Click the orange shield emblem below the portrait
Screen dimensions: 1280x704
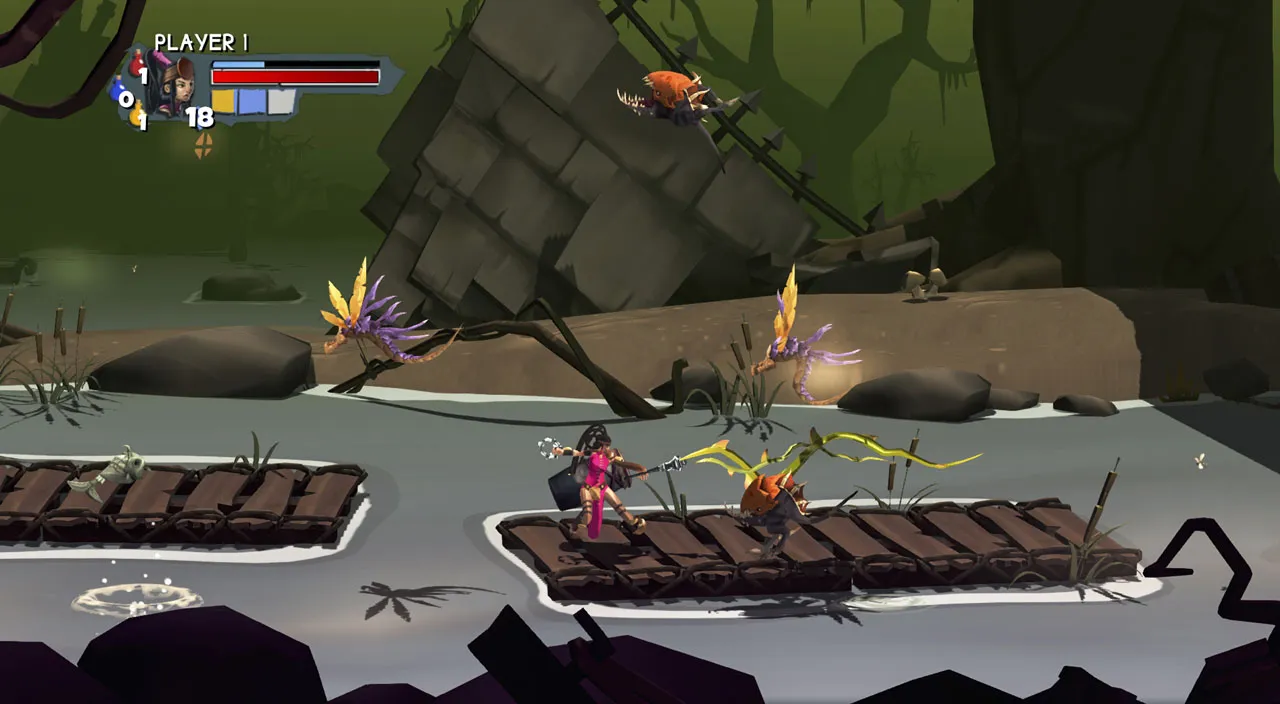[203, 146]
